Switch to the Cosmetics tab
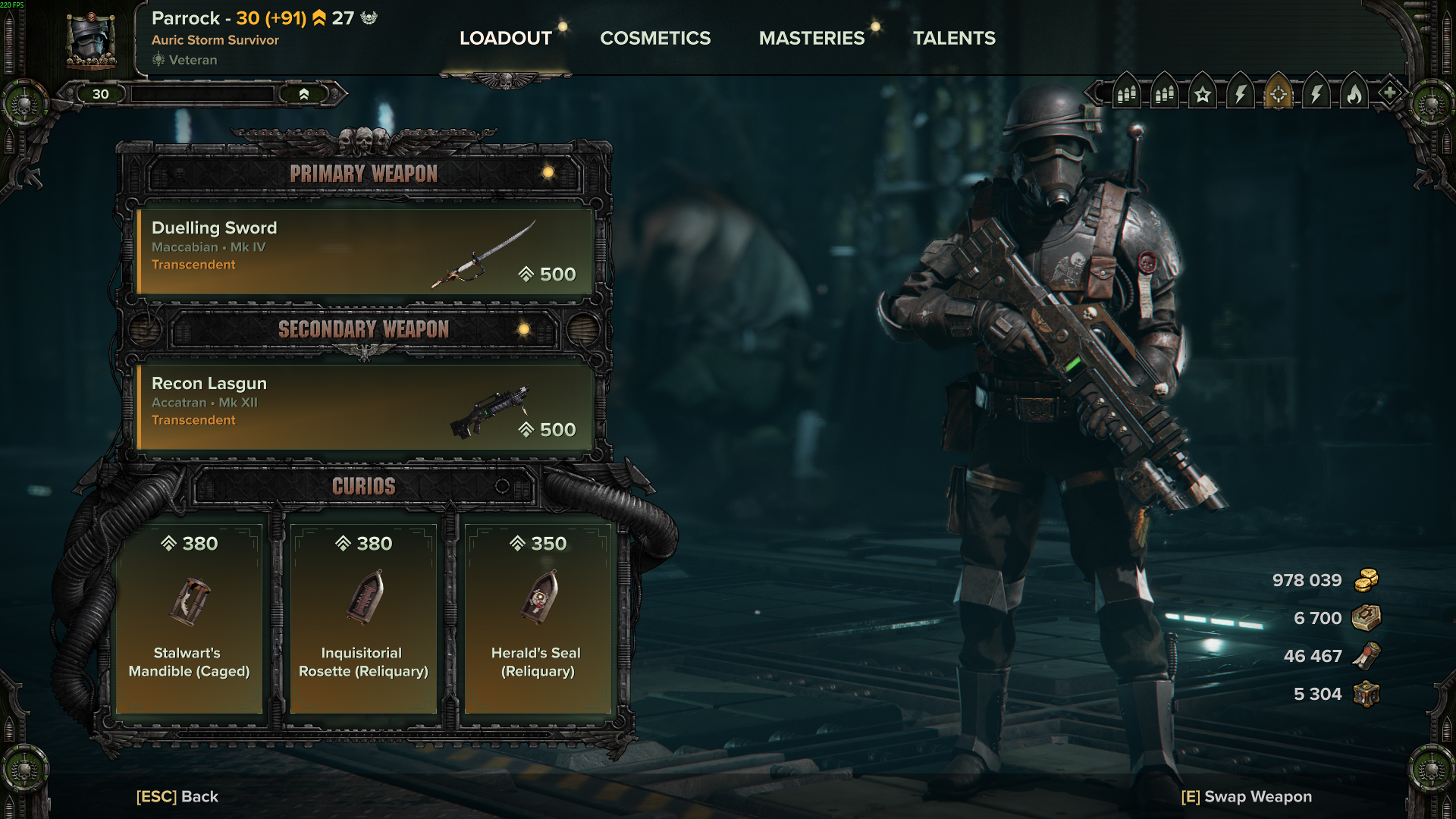 tap(655, 38)
